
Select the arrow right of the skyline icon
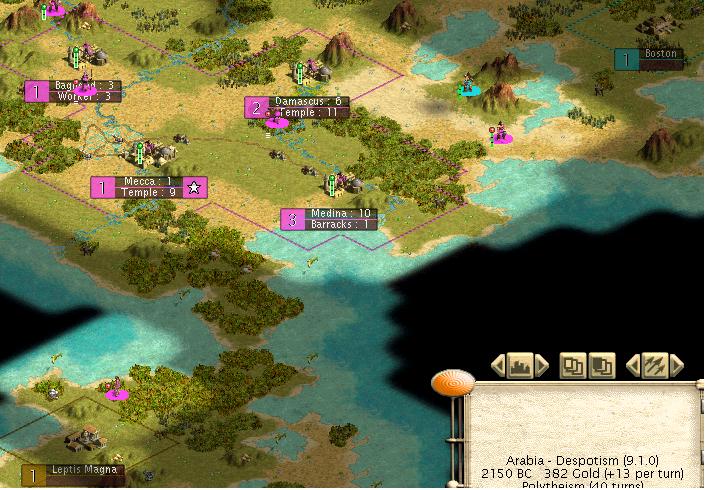click(541, 366)
